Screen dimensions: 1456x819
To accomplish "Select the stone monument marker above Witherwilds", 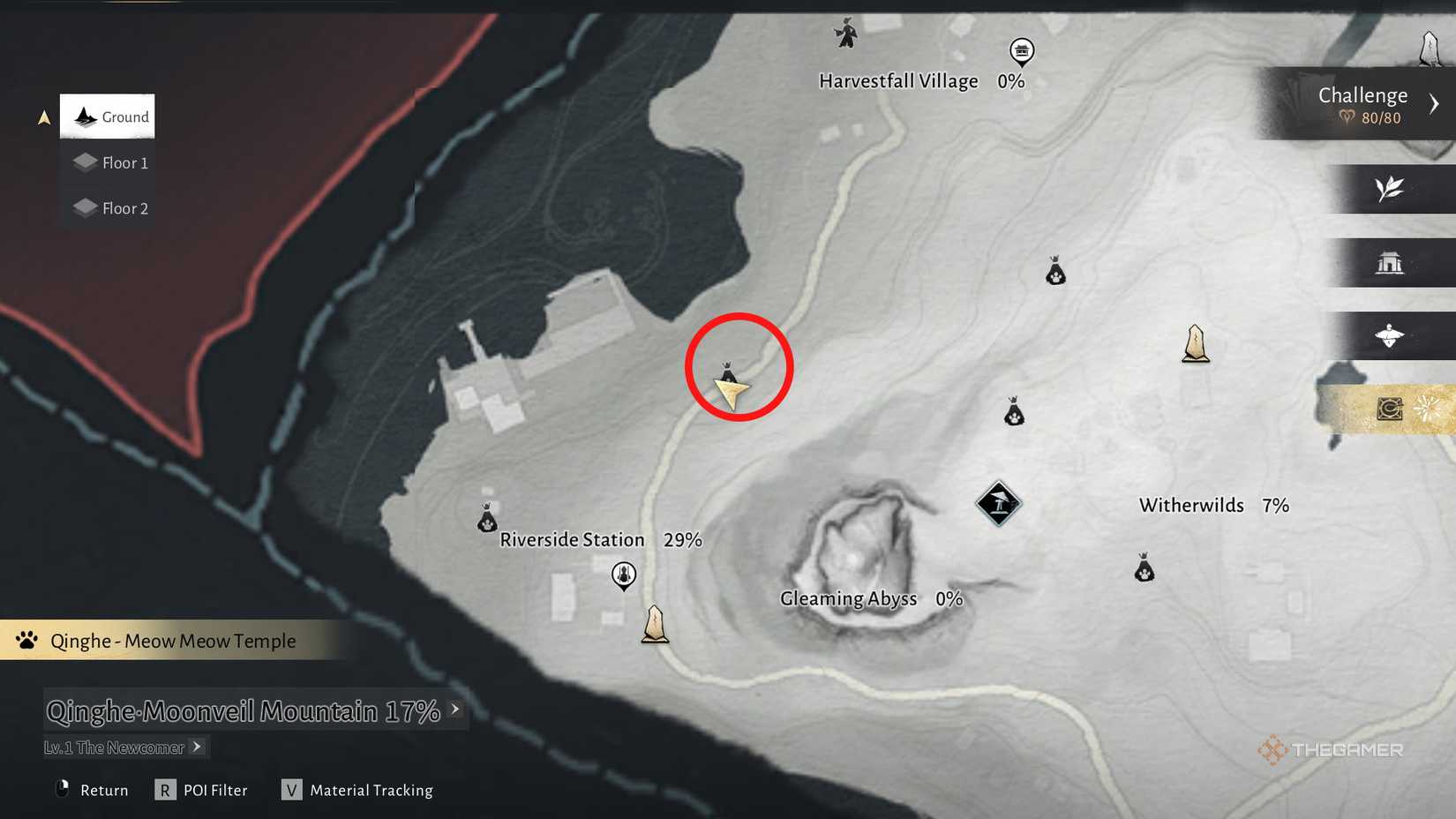I will pyautogui.click(x=1196, y=343).
